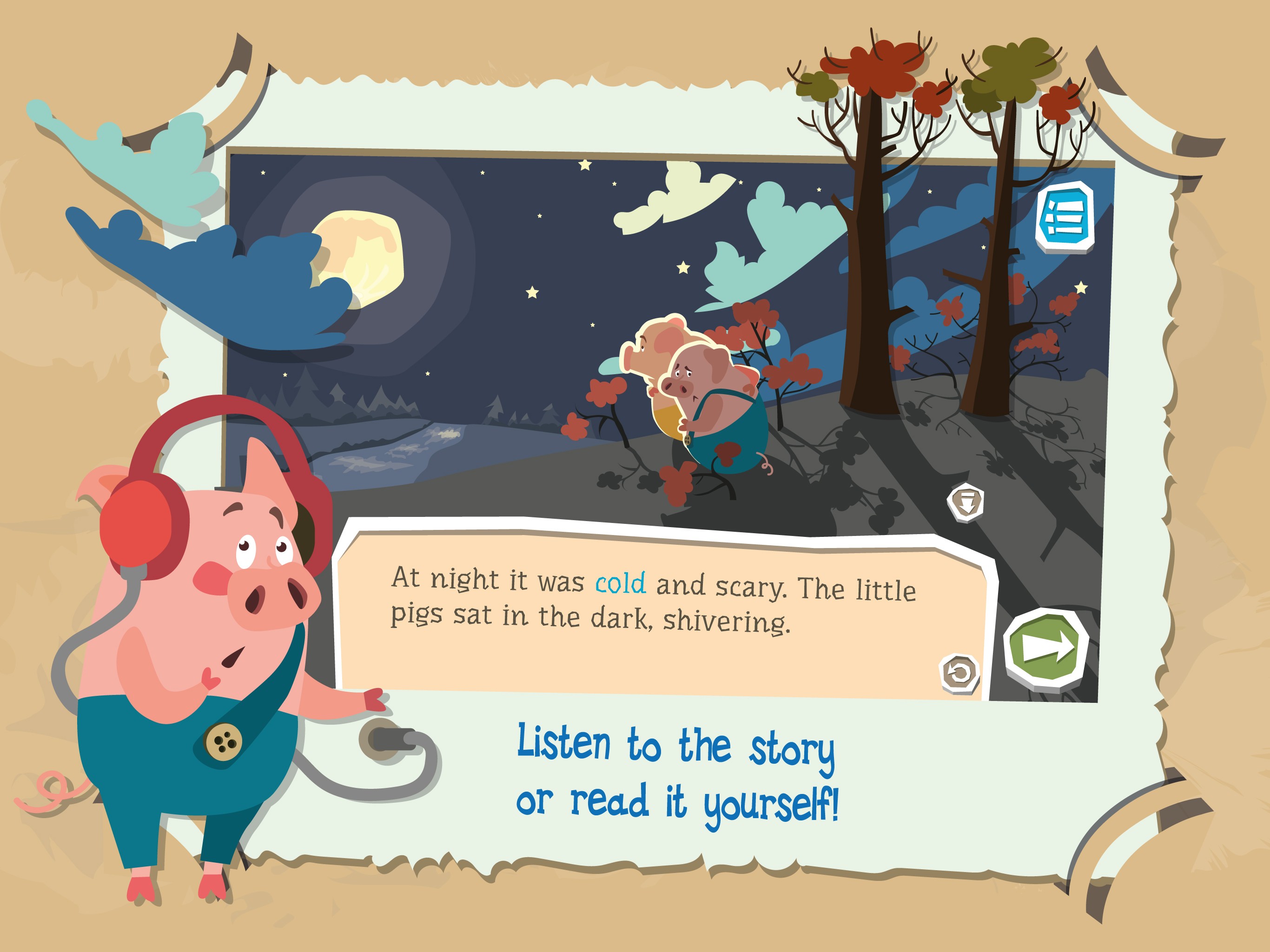
Task: Tap the highlighted word "cold"
Action: tap(620, 583)
